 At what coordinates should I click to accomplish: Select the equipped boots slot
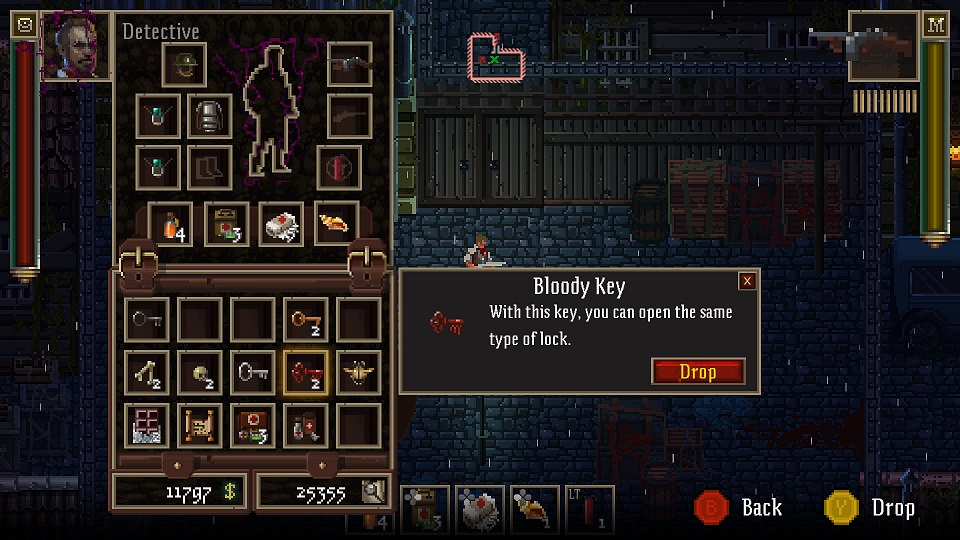210,167
